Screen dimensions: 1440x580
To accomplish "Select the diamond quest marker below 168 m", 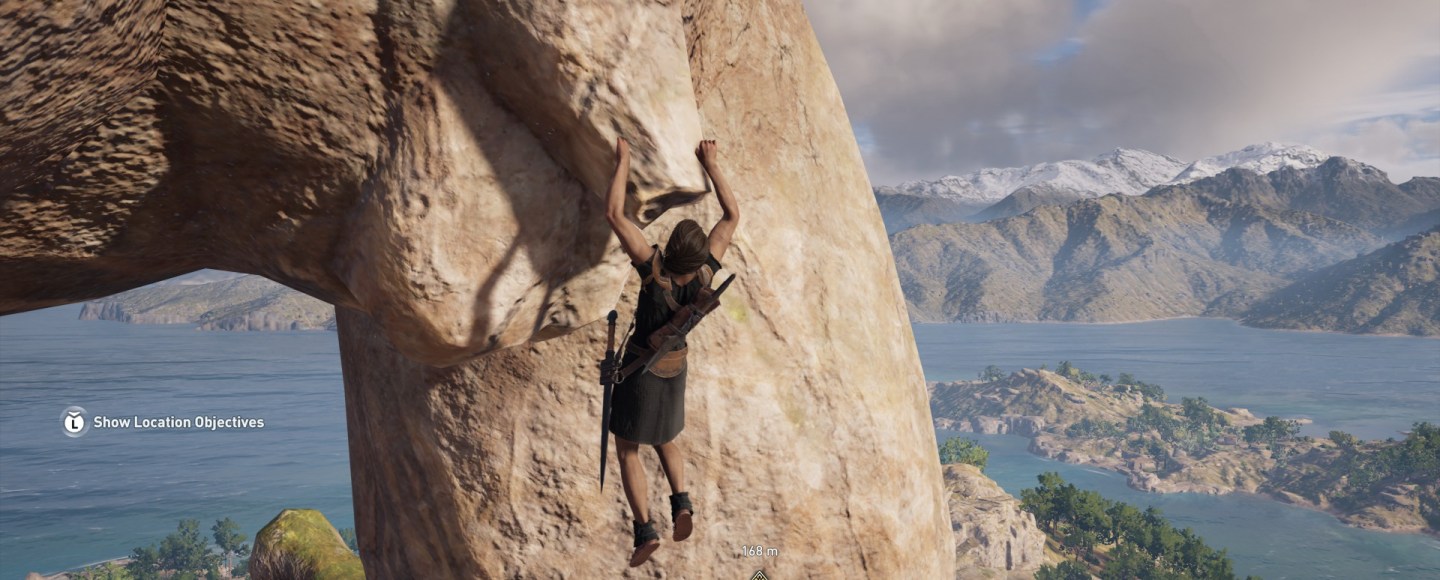I will point(759,574).
